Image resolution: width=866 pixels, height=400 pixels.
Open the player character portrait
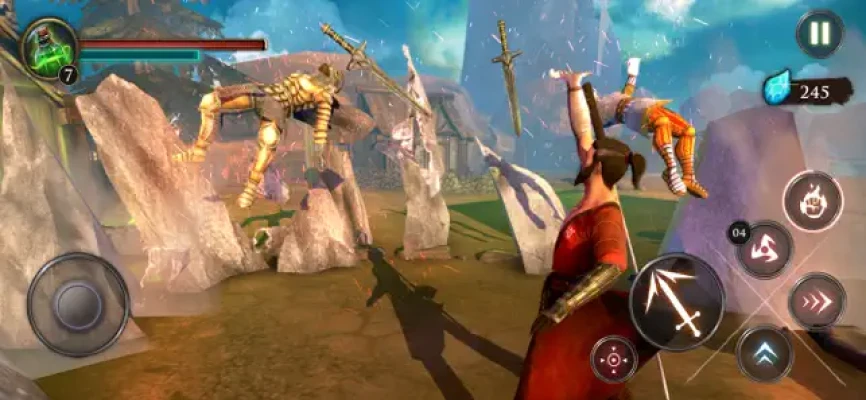pos(49,44)
